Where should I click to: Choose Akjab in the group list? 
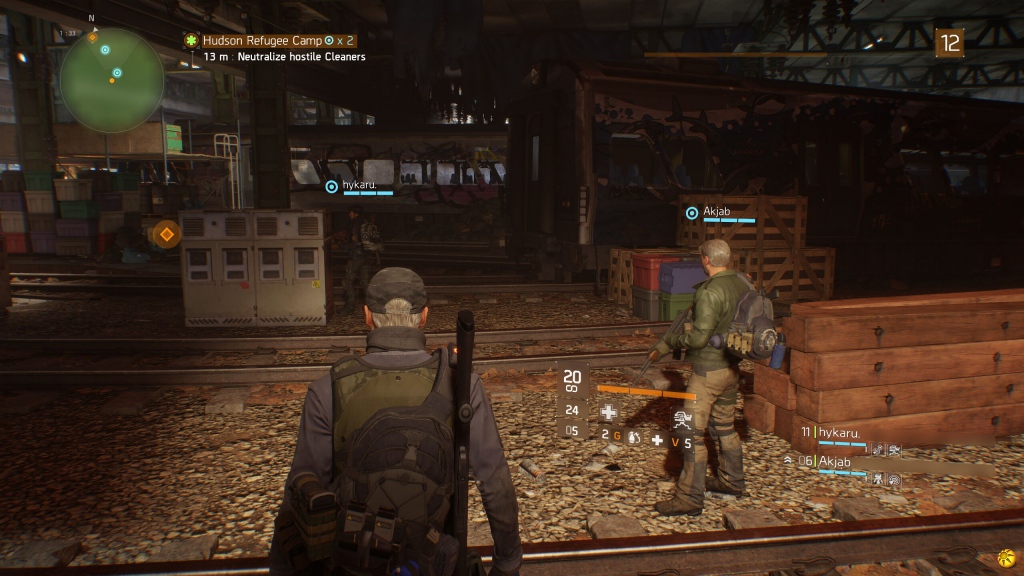[x=838, y=461]
